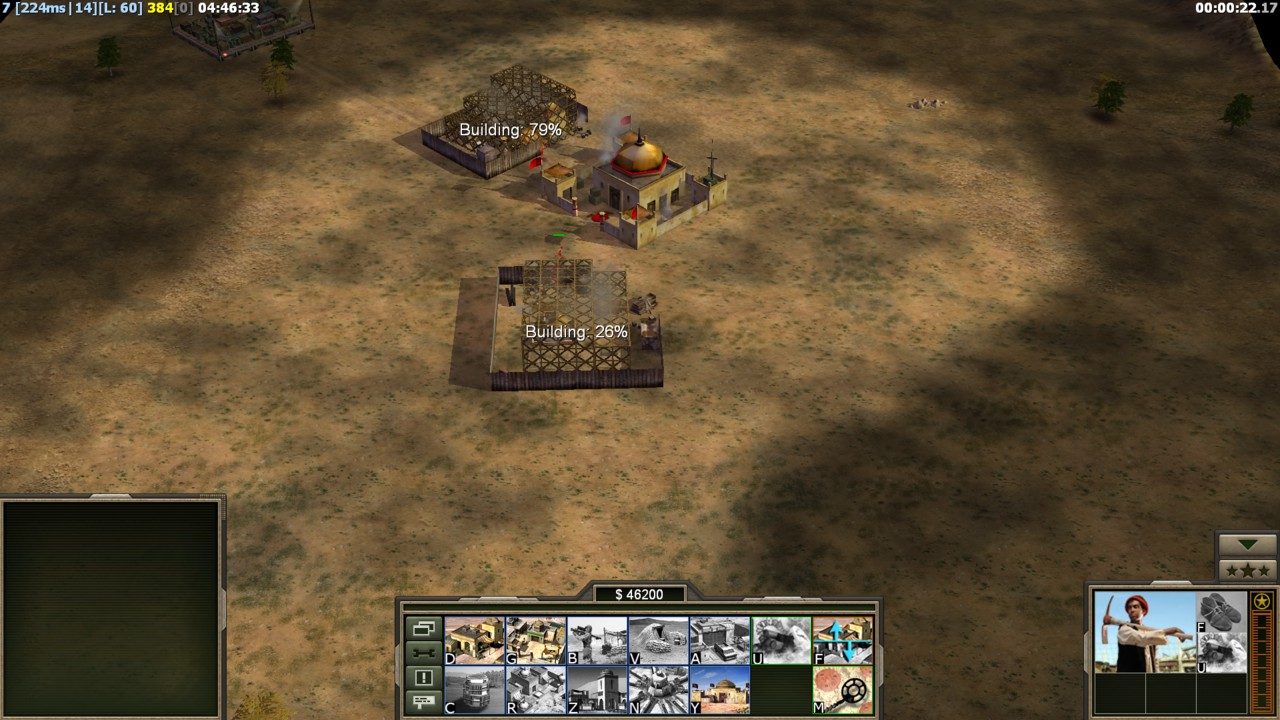
Task: Activate the metal detector icon (M)
Action: tap(843, 690)
